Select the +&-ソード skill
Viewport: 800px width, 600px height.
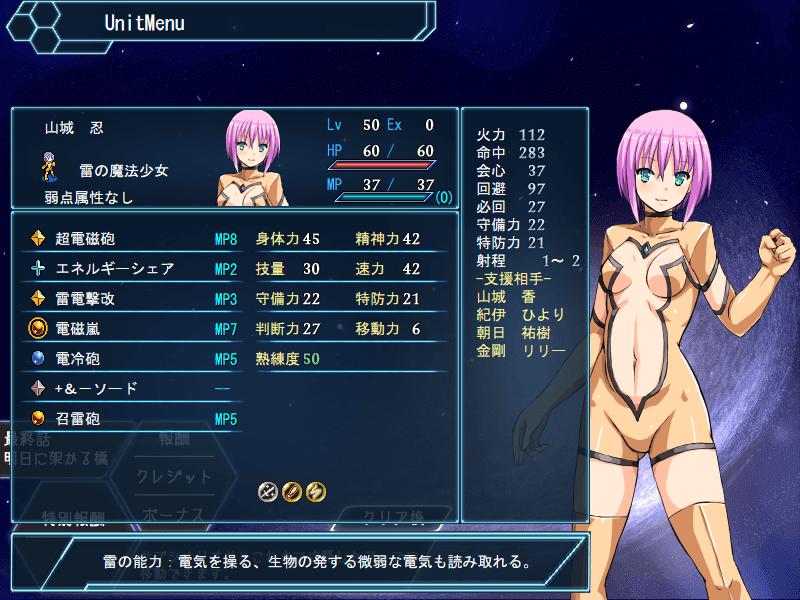coord(130,389)
